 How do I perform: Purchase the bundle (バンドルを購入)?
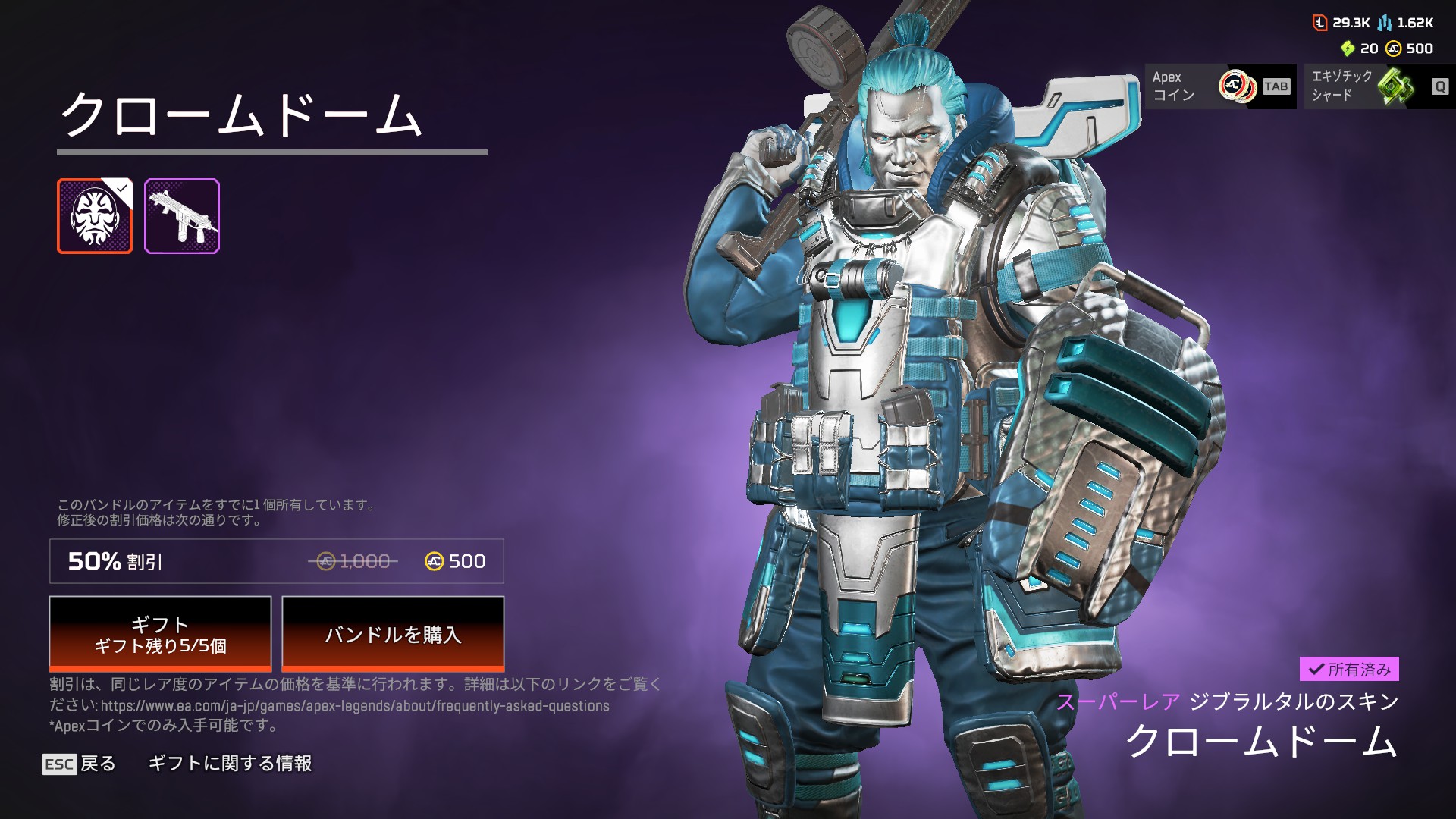393,633
